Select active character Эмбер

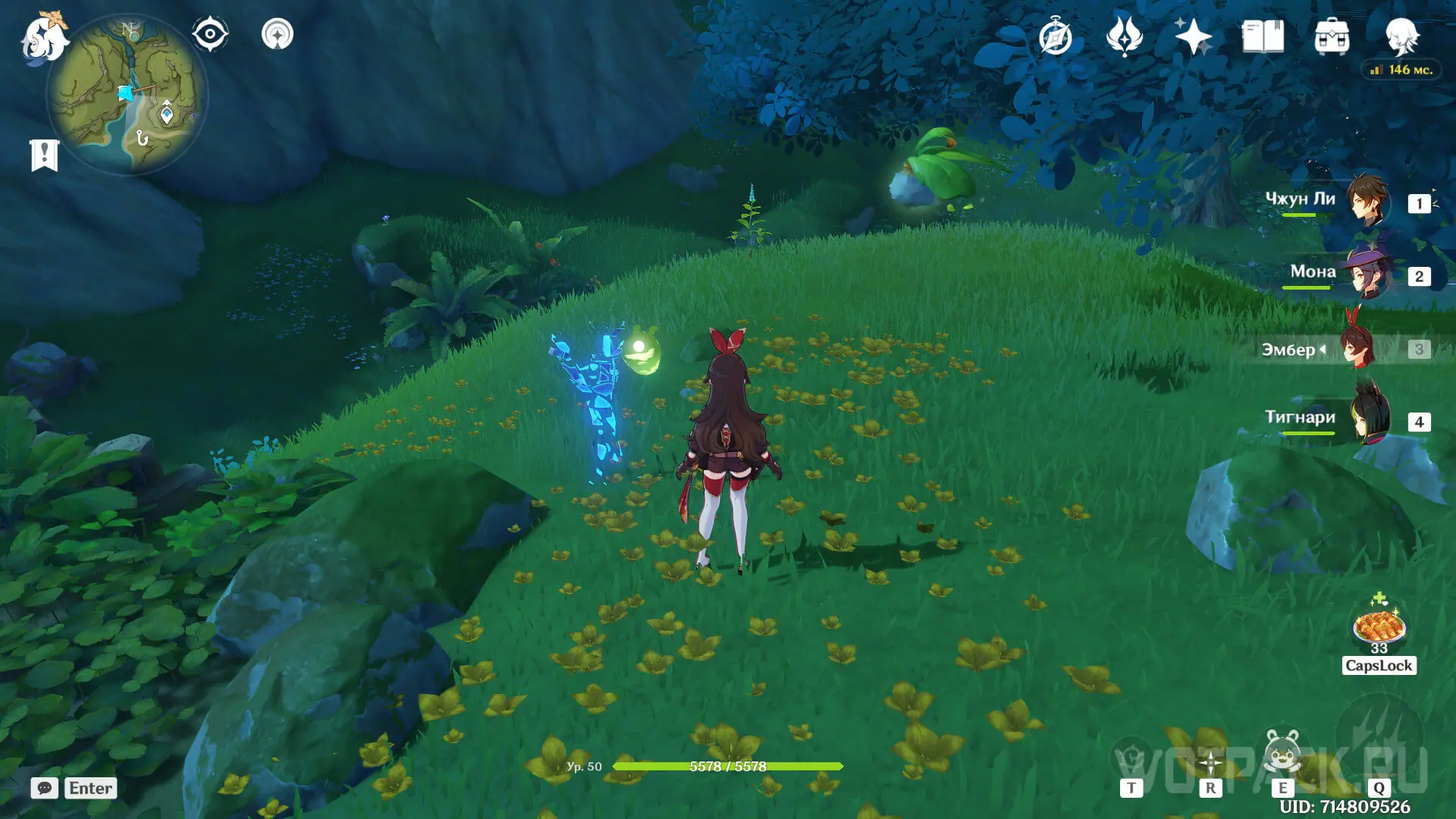1360,348
